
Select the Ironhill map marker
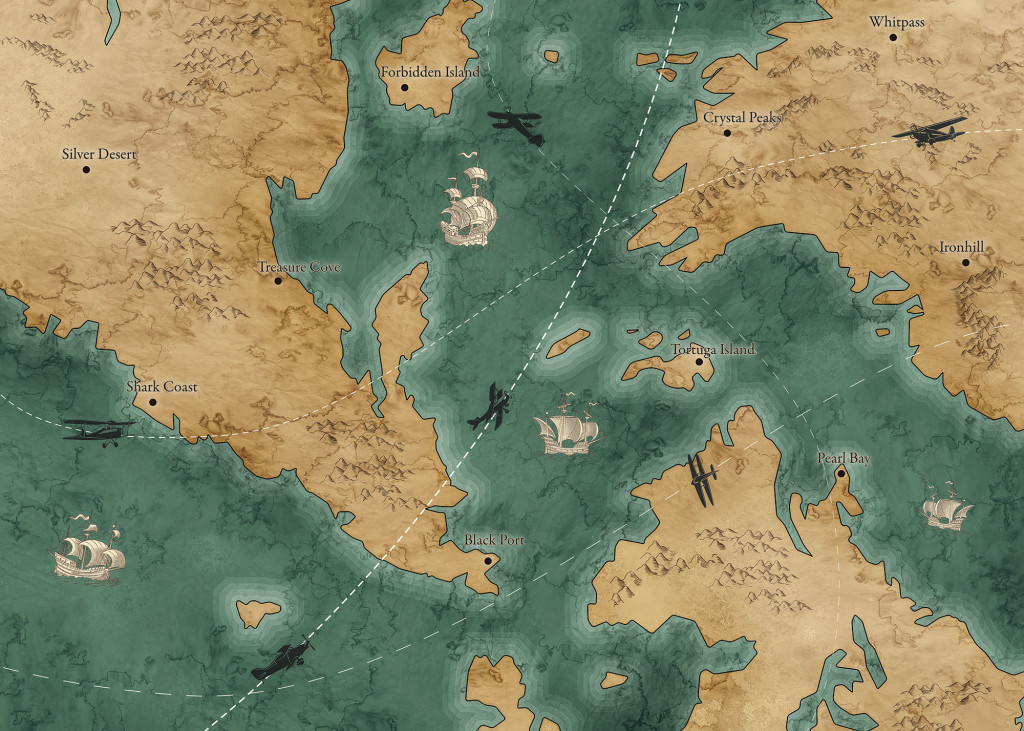[x=966, y=263]
